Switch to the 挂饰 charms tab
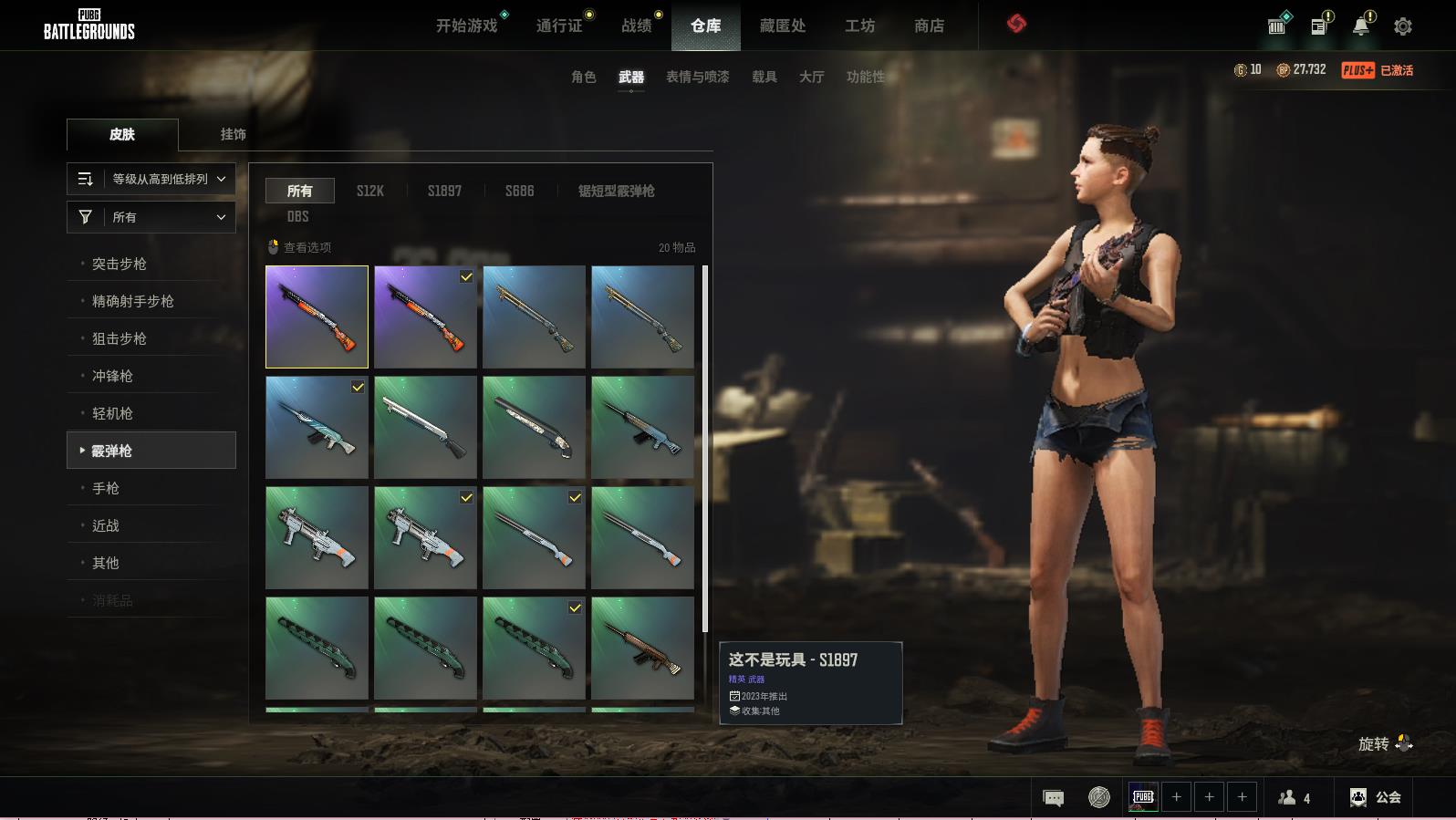The height and width of the screenshot is (820, 1456). coord(233,134)
